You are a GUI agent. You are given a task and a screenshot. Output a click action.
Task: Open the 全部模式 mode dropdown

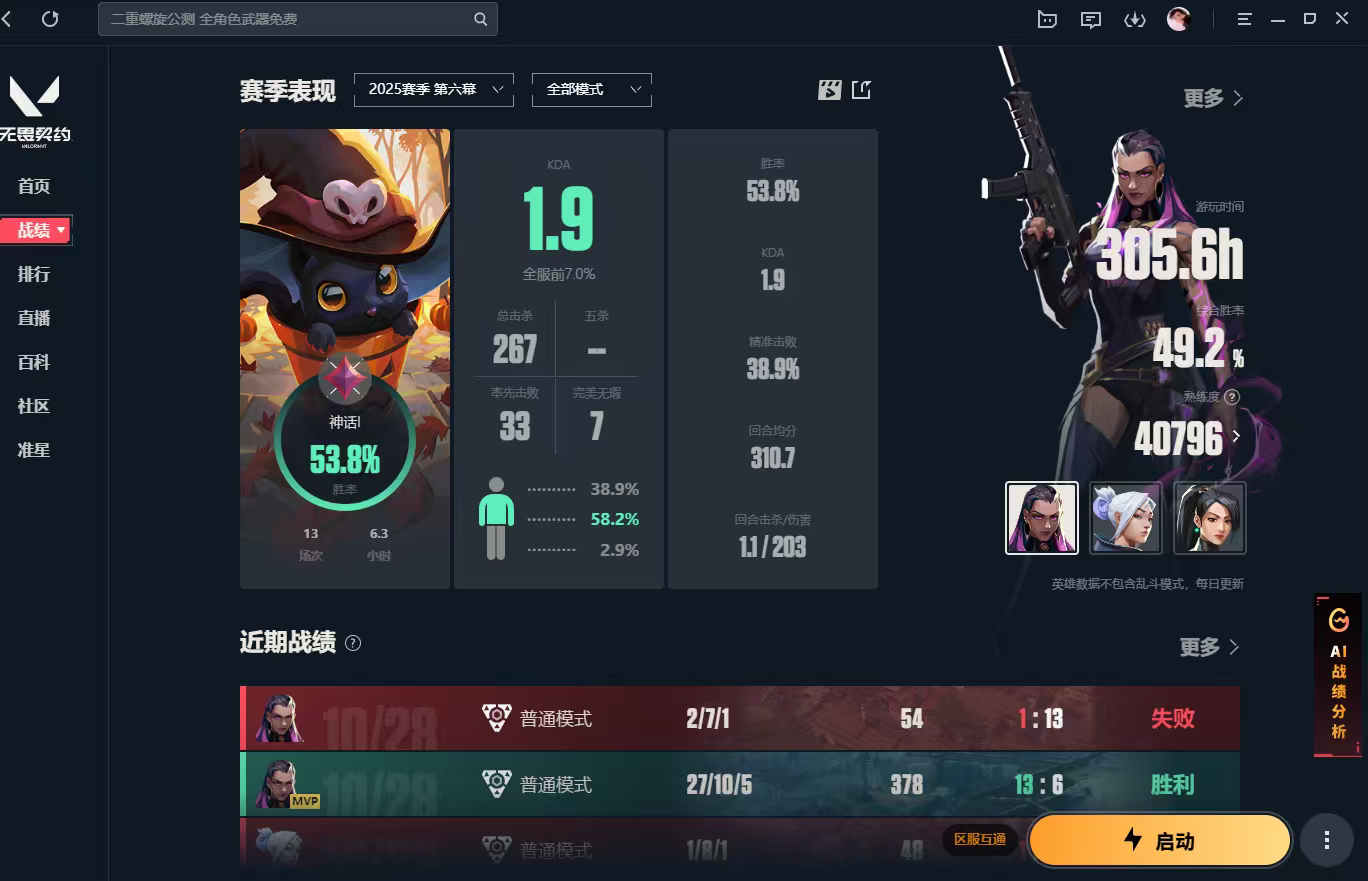[x=591, y=89]
